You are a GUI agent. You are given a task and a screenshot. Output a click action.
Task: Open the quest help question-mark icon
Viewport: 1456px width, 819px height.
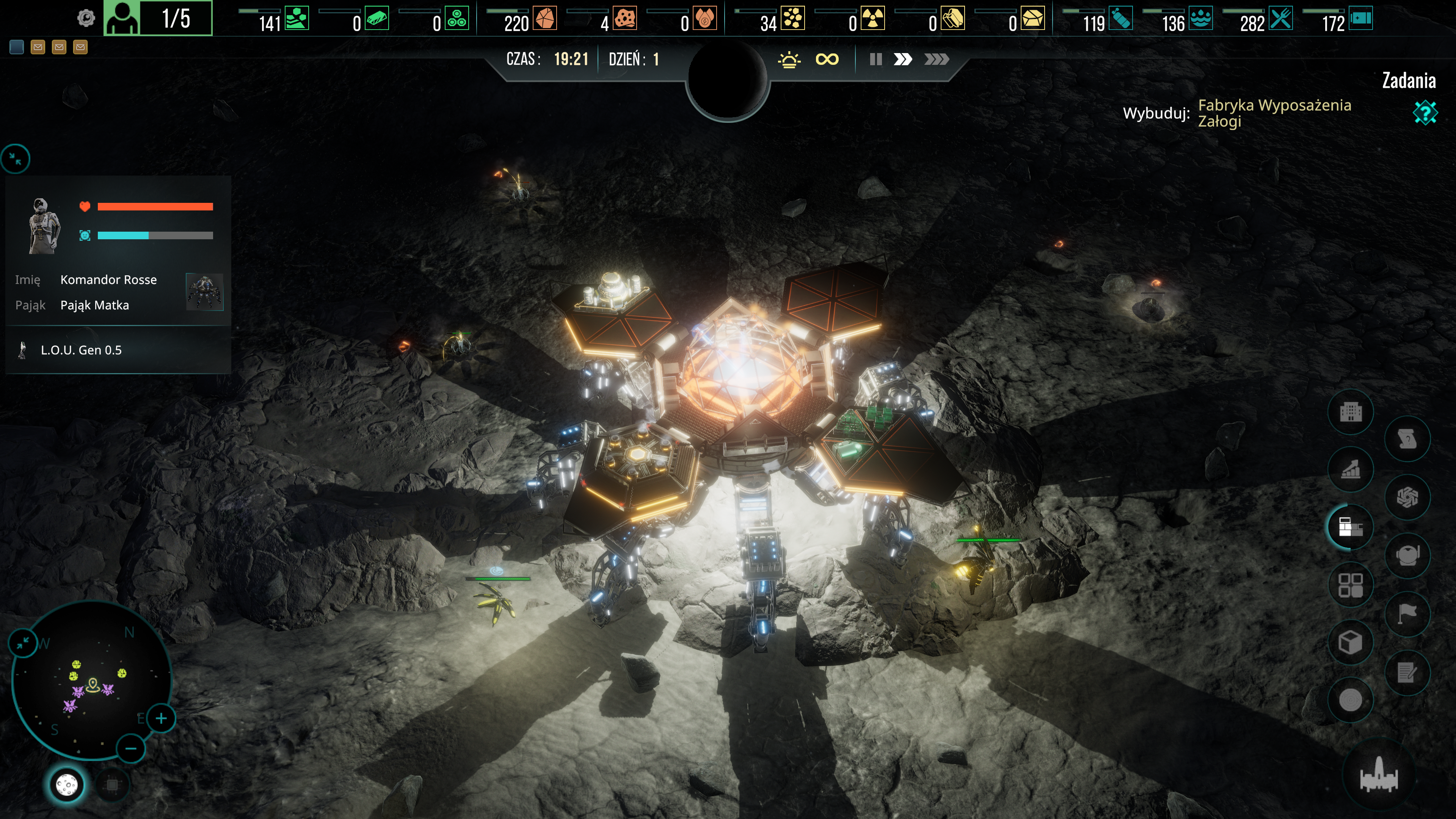tap(1425, 112)
